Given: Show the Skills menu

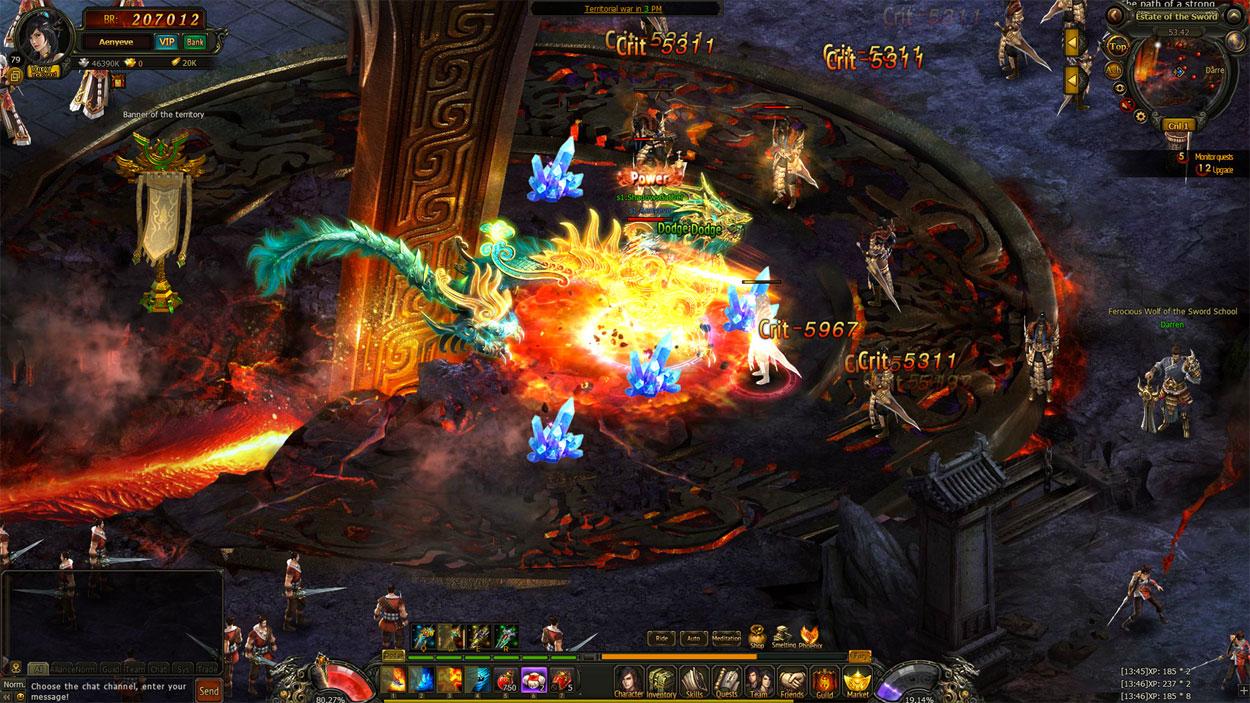Looking at the screenshot, I should [693, 680].
